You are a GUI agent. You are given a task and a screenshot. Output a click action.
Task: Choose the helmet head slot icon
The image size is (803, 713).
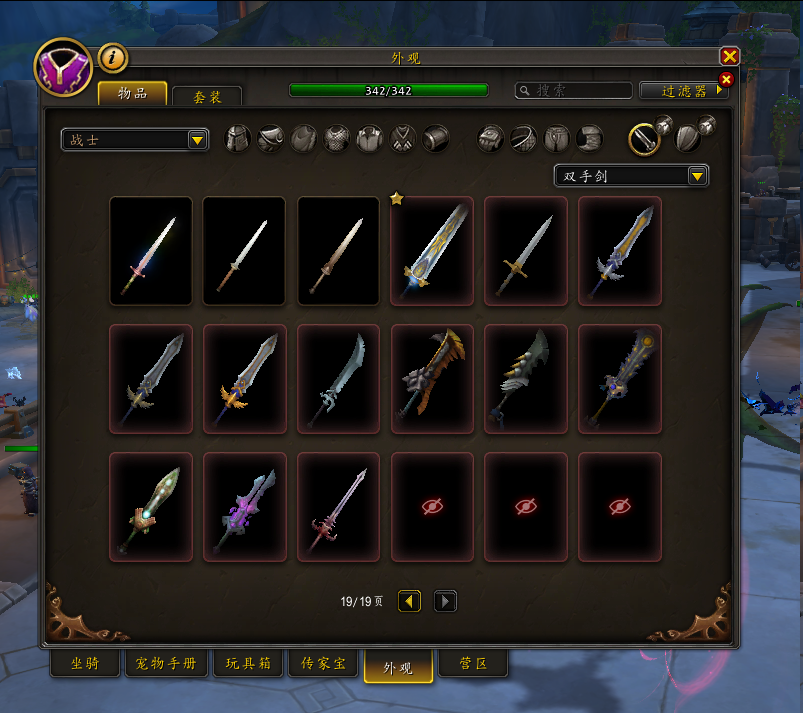point(238,139)
